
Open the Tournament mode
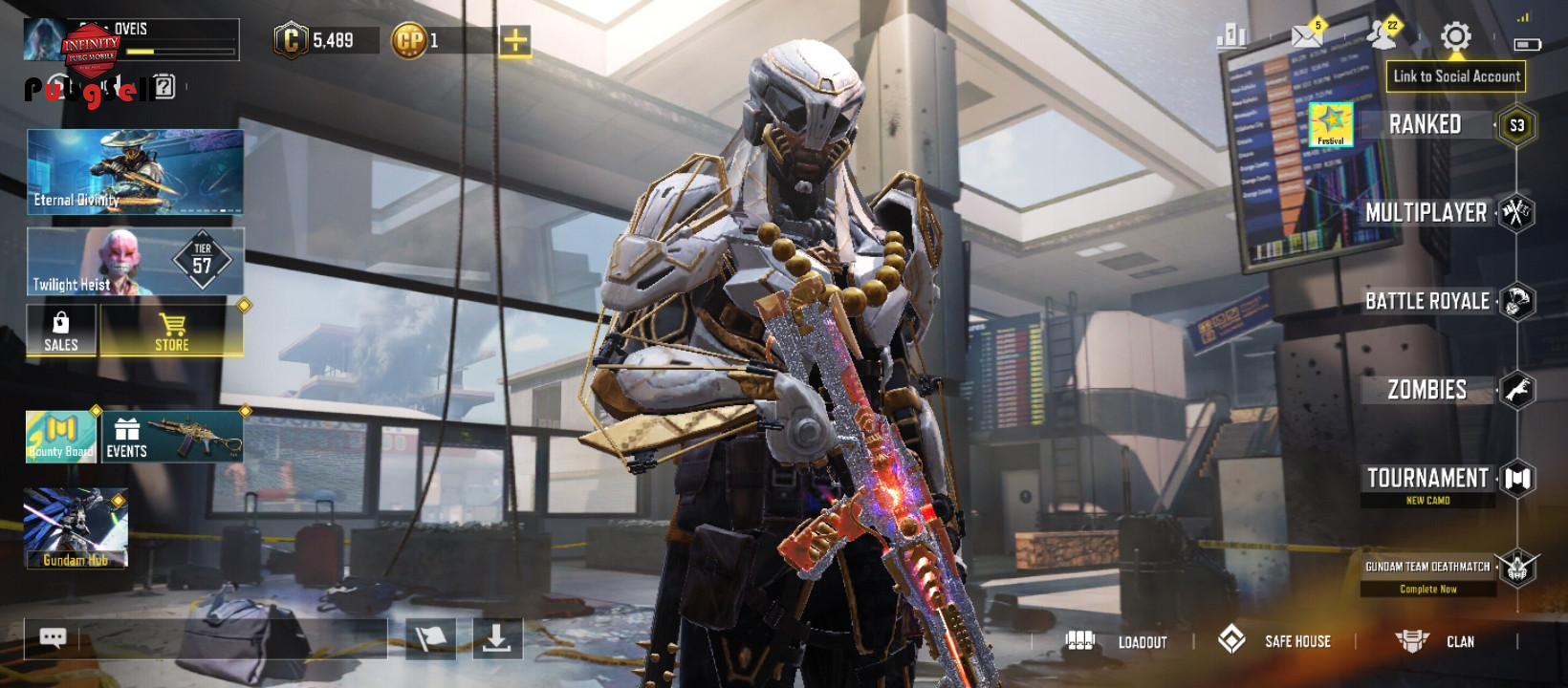point(1427,478)
